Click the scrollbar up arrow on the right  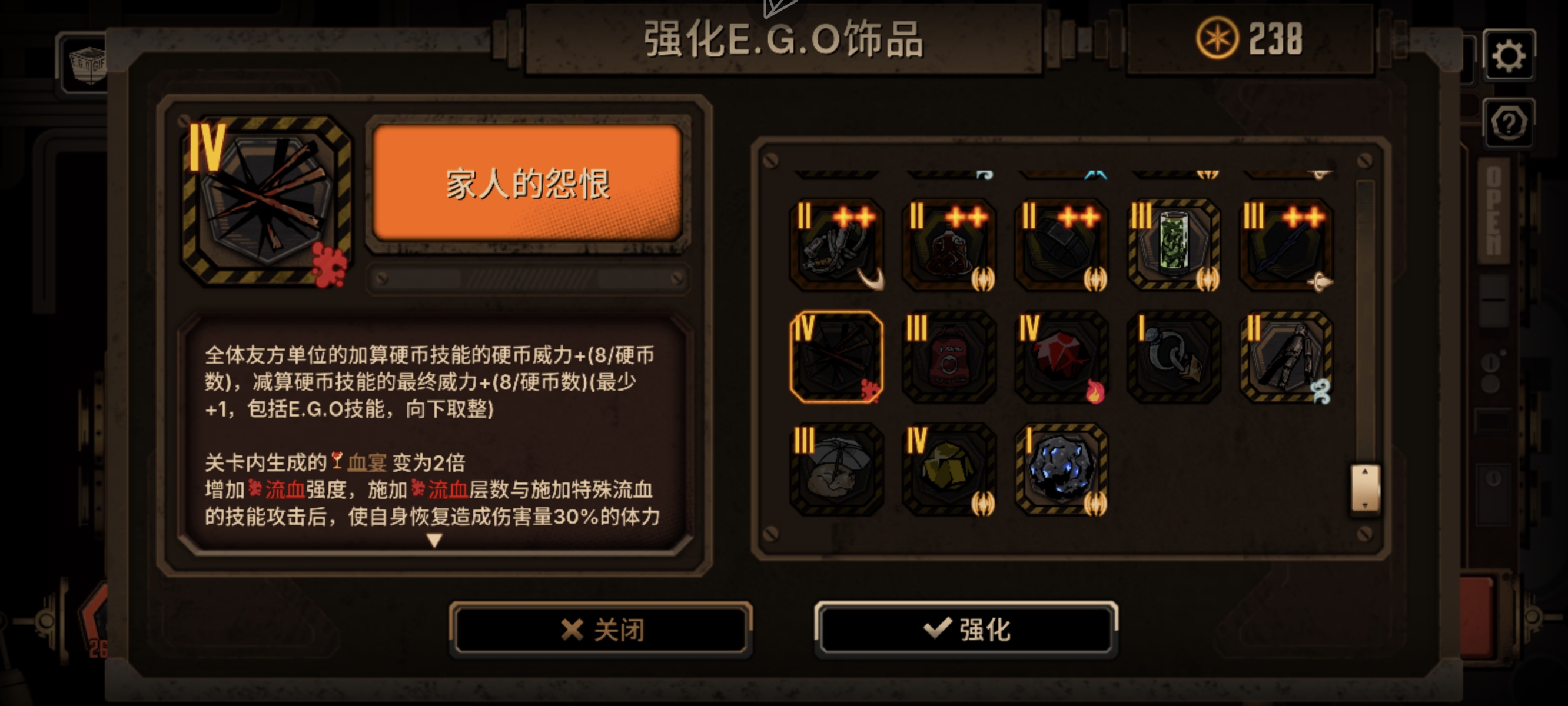(x=1364, y=472)
